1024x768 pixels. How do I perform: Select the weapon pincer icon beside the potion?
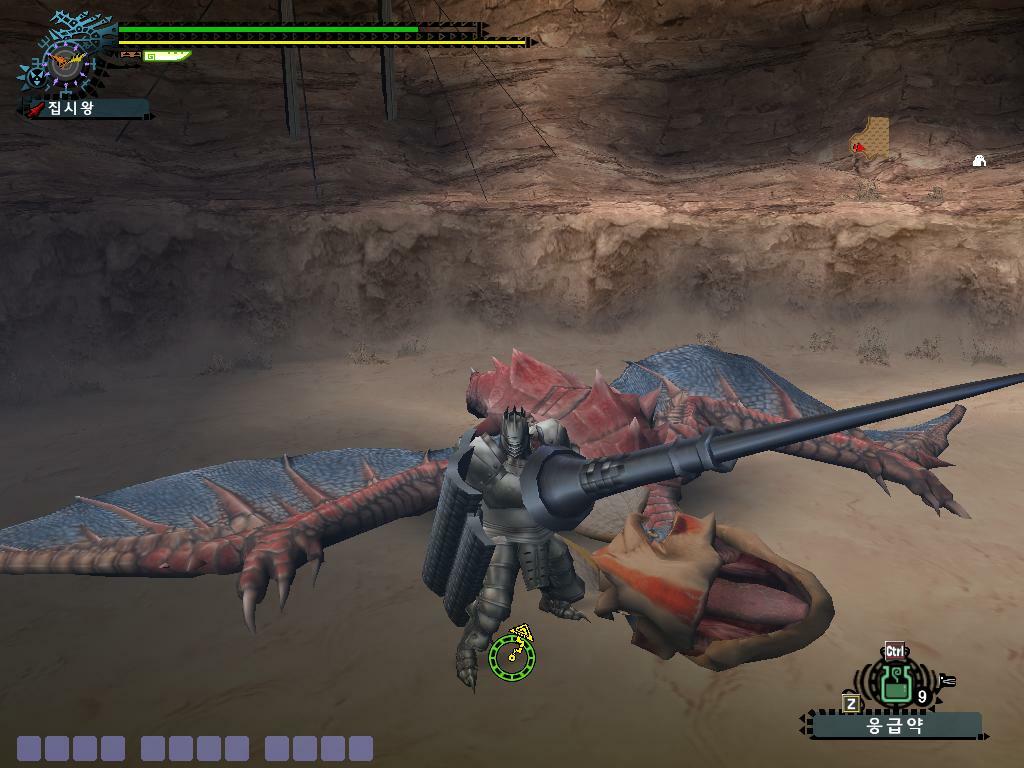(x=946, y=681)
